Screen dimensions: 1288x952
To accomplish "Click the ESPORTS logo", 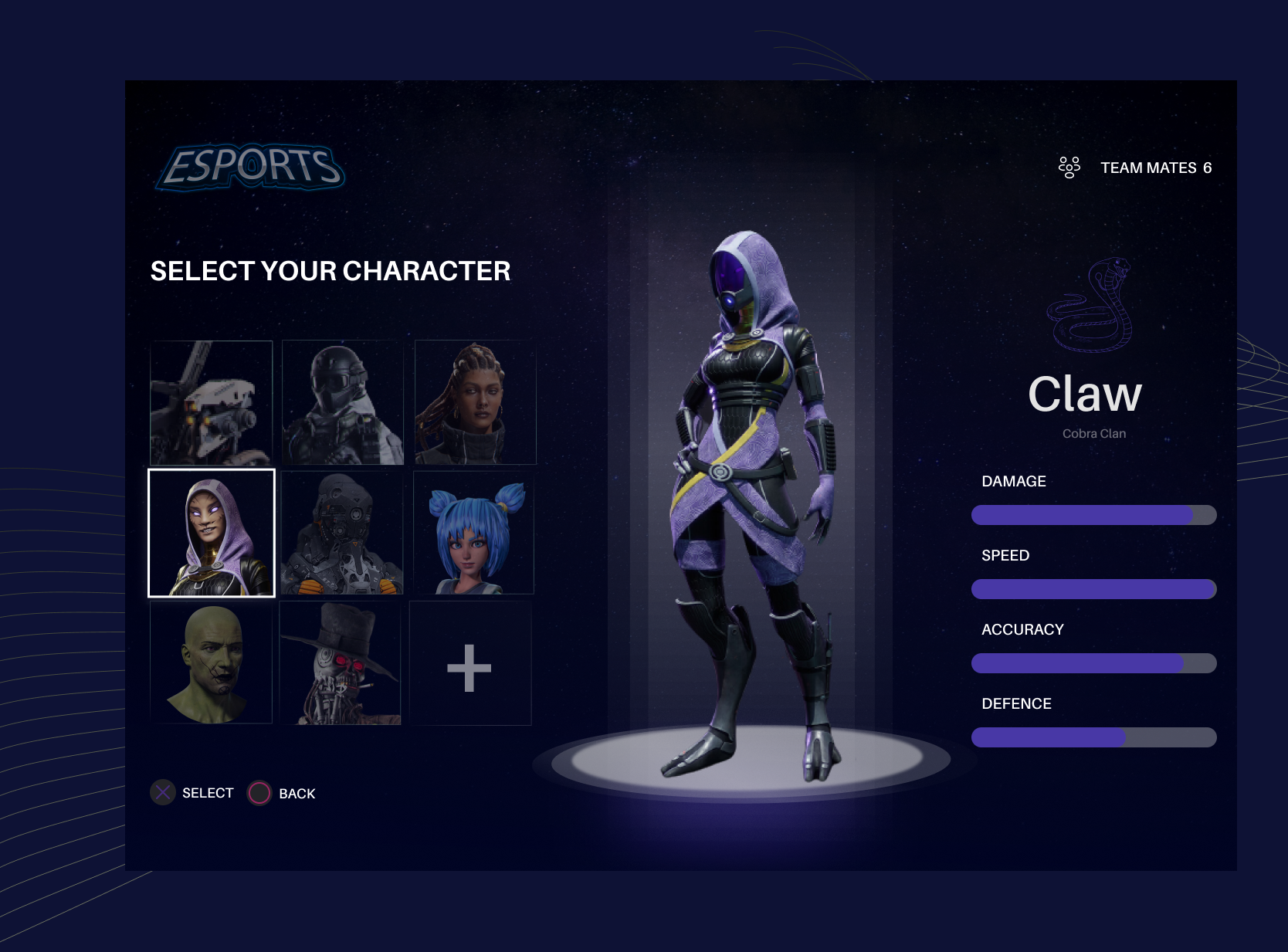I will [251, 166].
